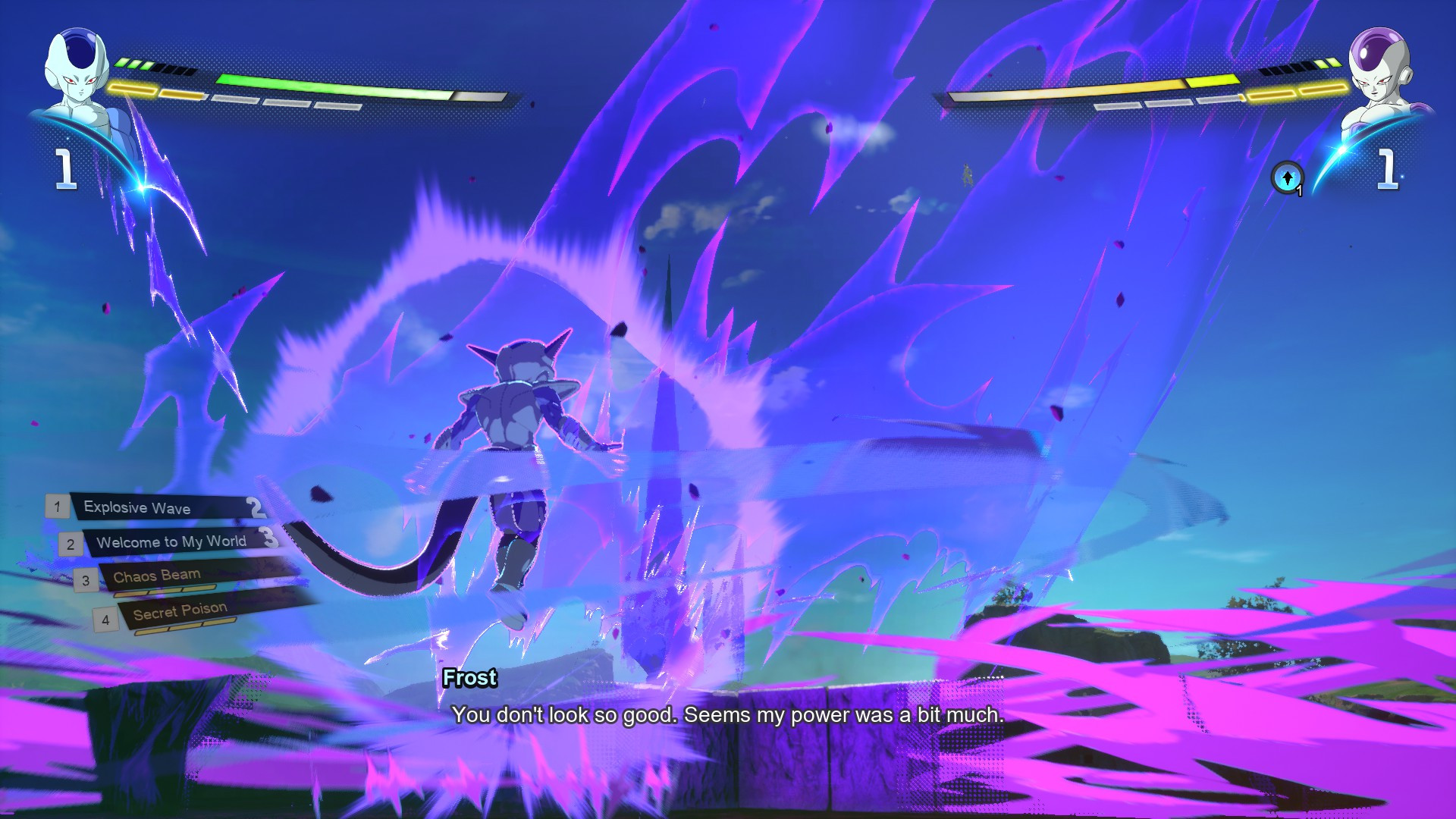Screen dimensions: 1456x819
Task: Select the Explosive Wave skill icon
Action: click(136, 508)
